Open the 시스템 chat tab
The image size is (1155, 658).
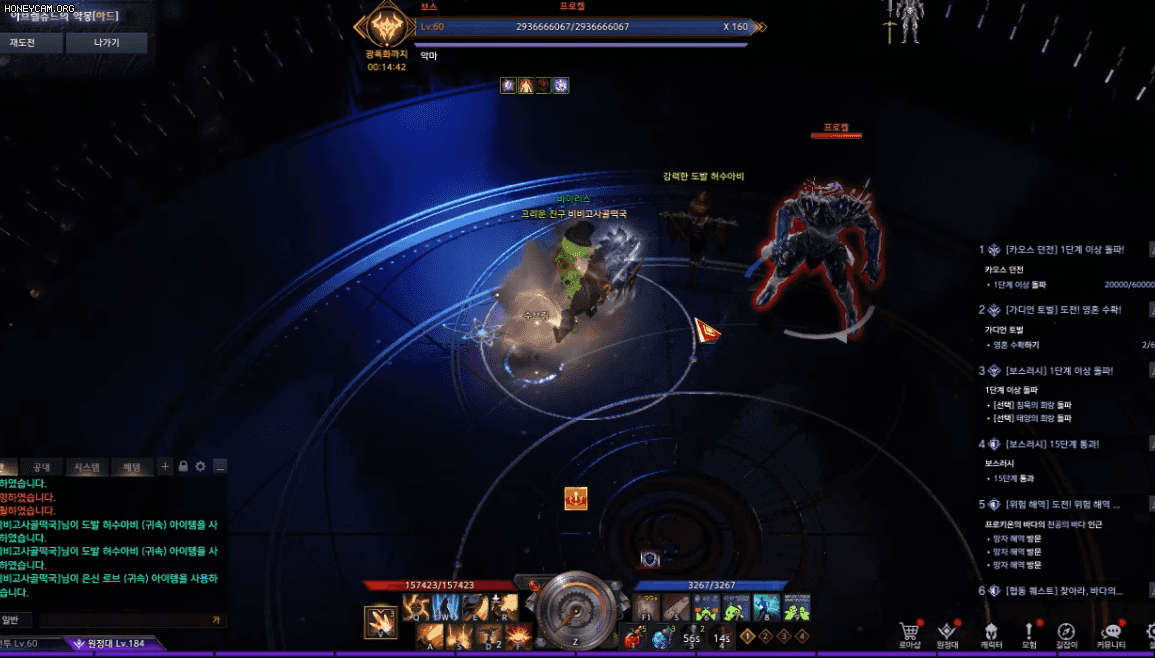[87, 467]
